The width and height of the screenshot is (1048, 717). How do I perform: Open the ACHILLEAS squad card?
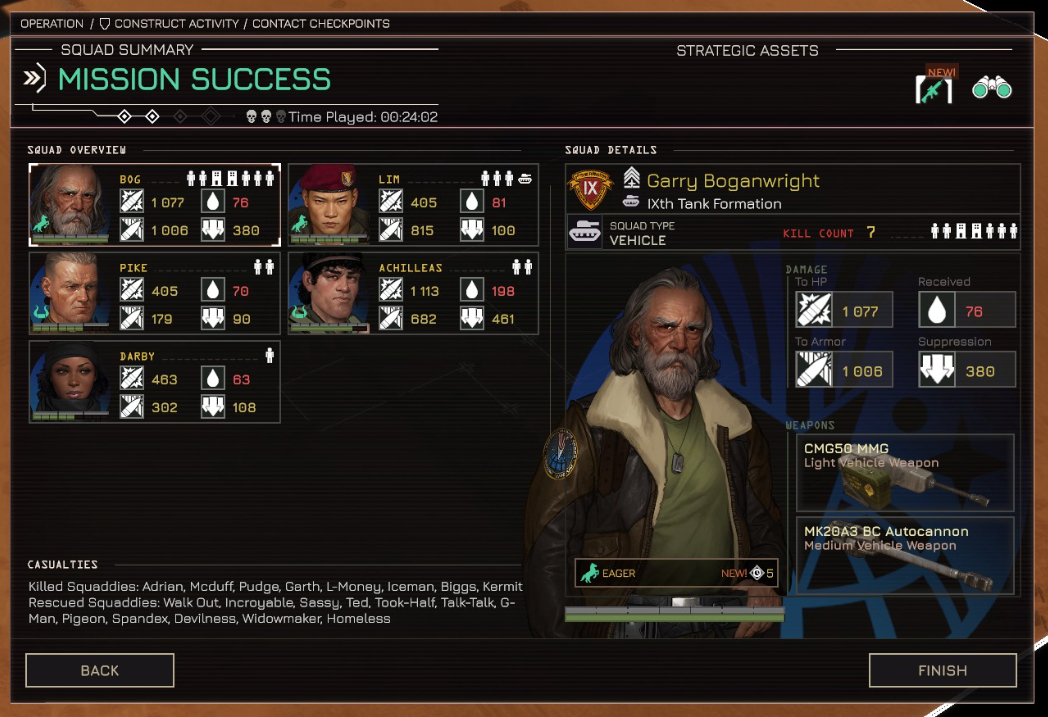(x=413, y=293)
